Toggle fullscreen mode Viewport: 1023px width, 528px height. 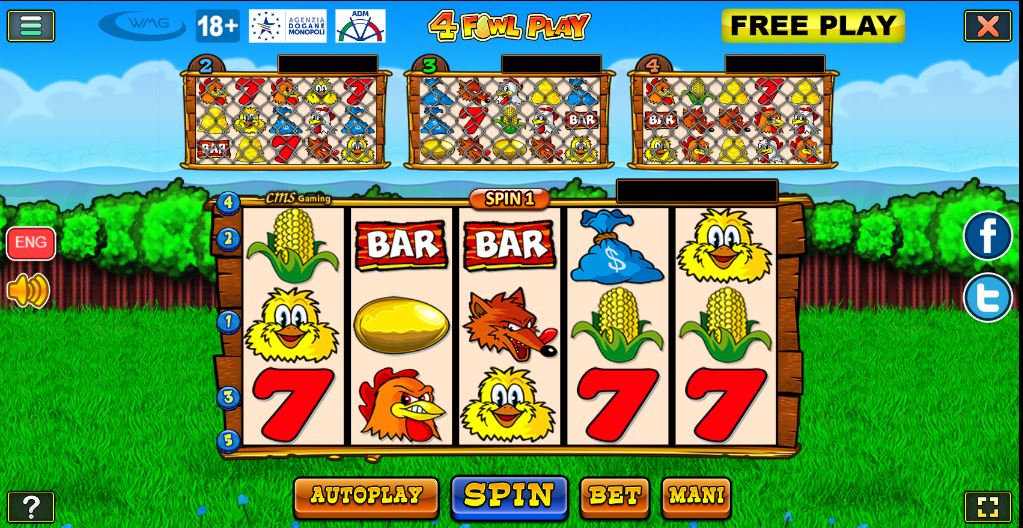click(x=987, y=507)
